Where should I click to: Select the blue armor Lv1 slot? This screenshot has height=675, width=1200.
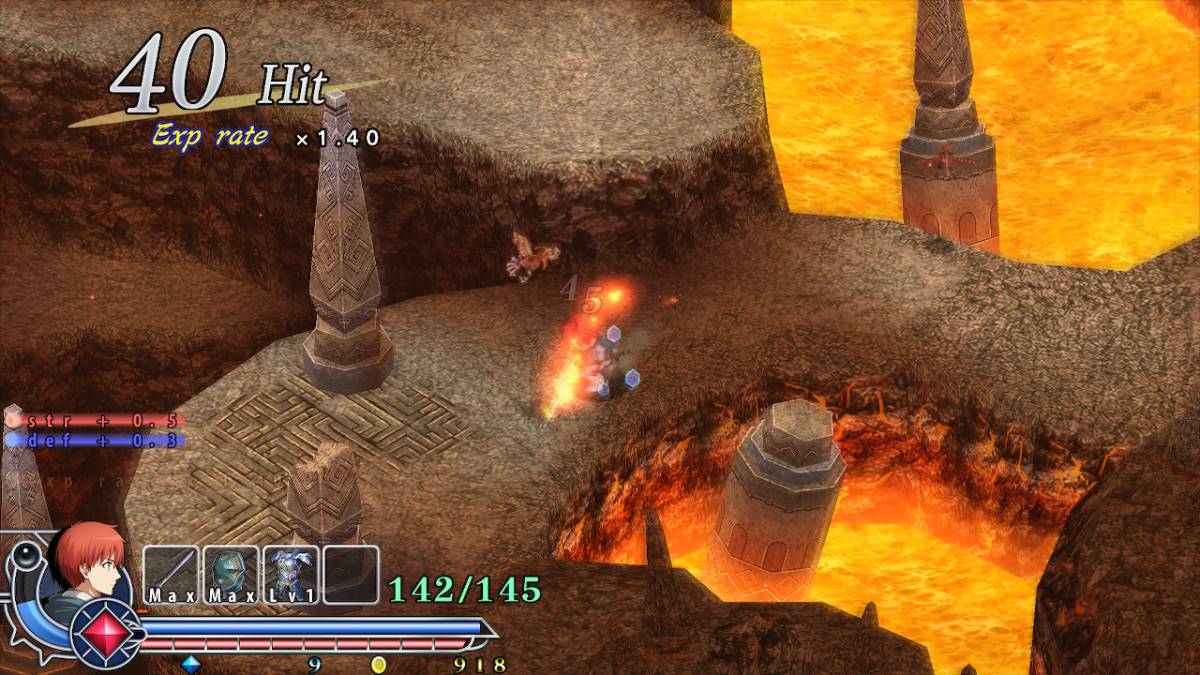(x=291, y=574)
